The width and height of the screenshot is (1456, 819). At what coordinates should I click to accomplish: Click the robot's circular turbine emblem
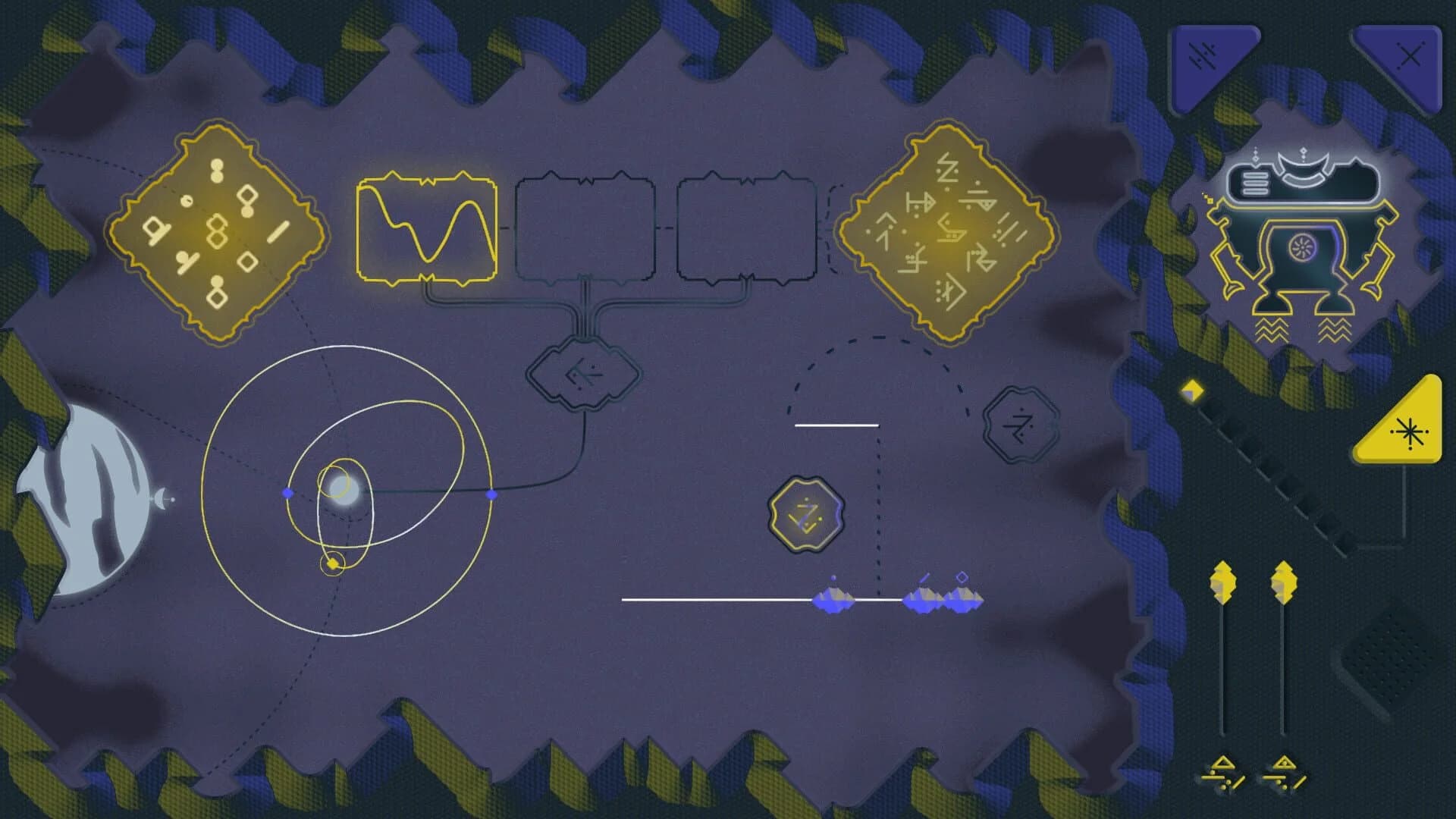1301,247
